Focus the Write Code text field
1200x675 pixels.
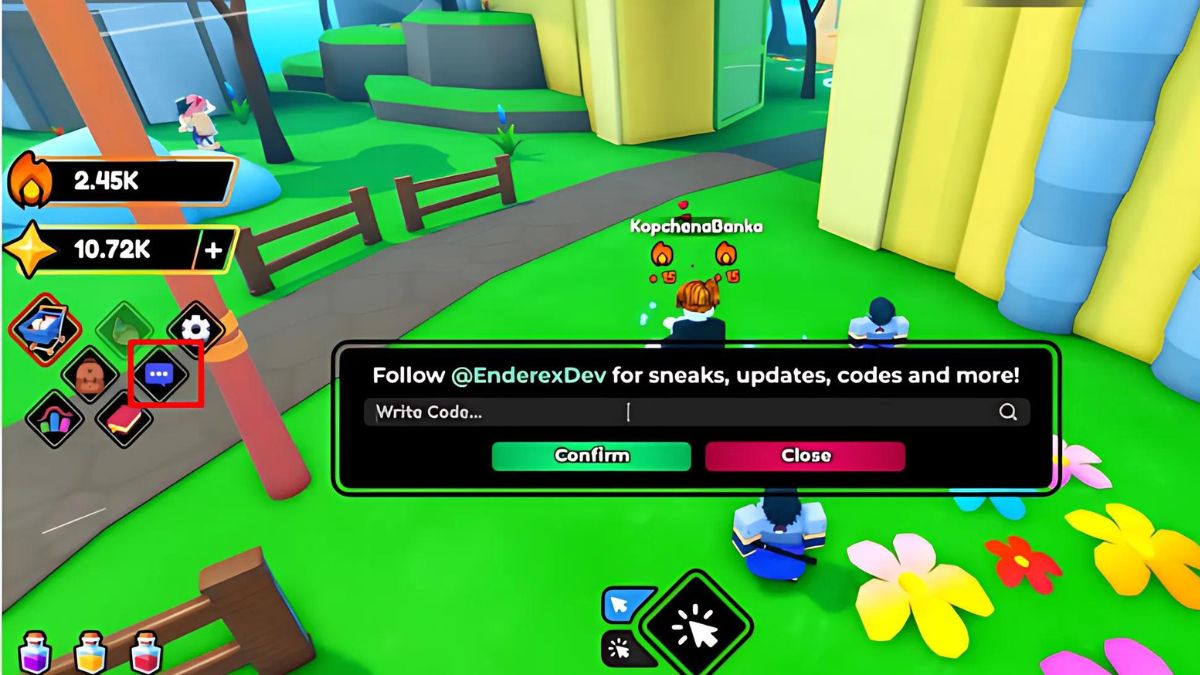click(x=680, y=412)
